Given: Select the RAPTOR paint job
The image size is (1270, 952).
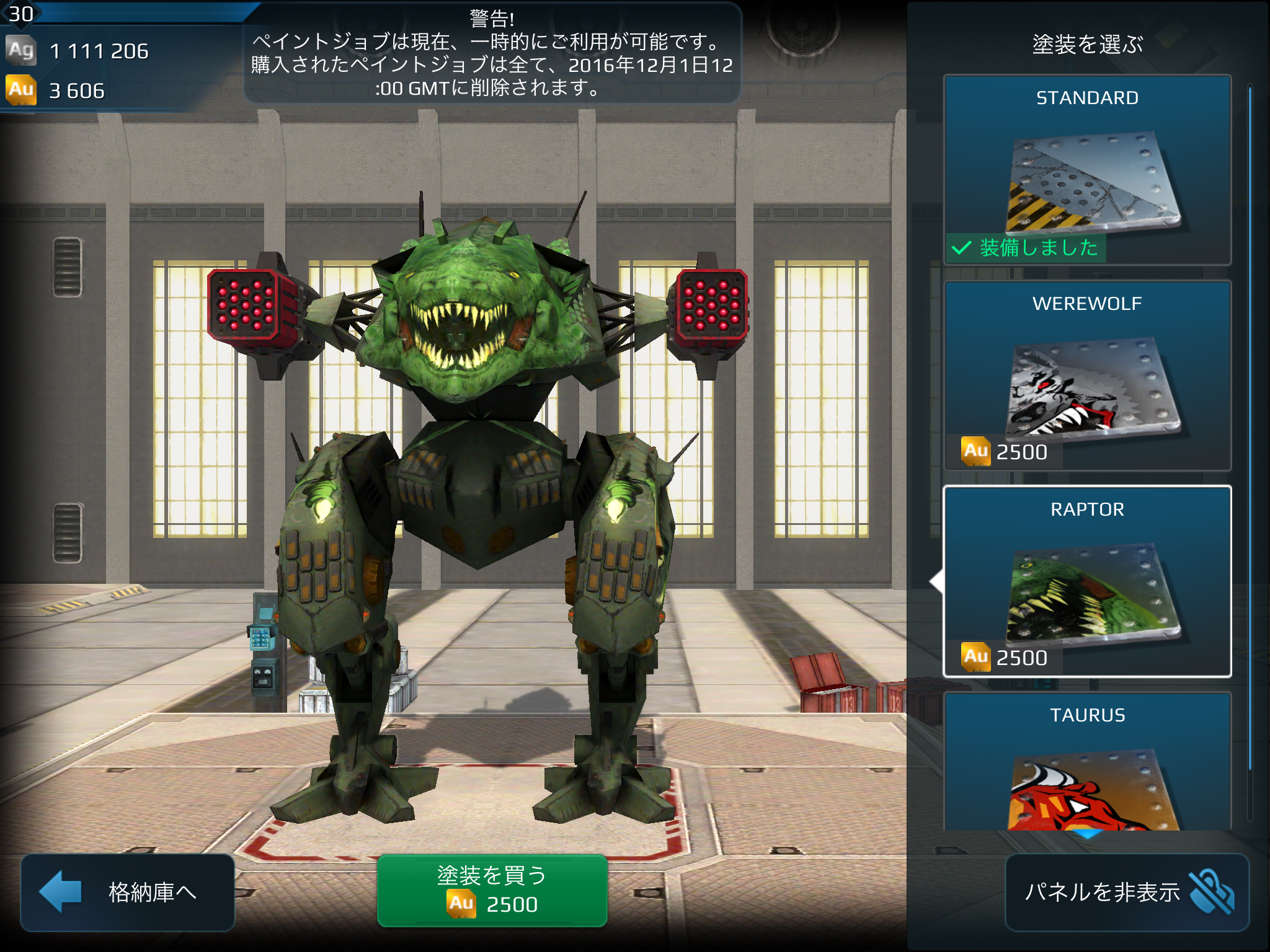Looking at the screenshot, I should 1087,581.
